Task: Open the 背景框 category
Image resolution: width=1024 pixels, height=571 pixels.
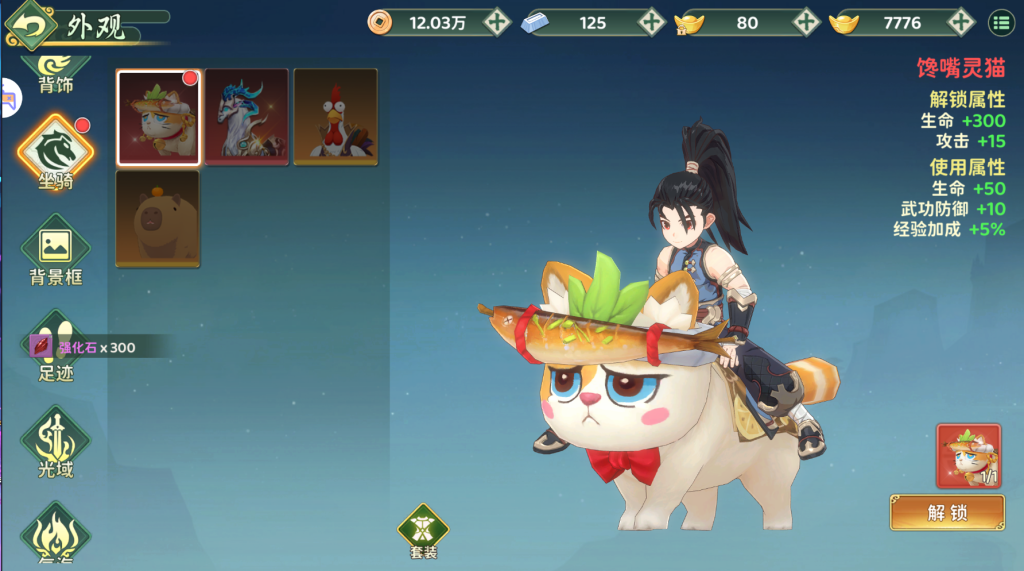Action: click(x=56, y=250)
